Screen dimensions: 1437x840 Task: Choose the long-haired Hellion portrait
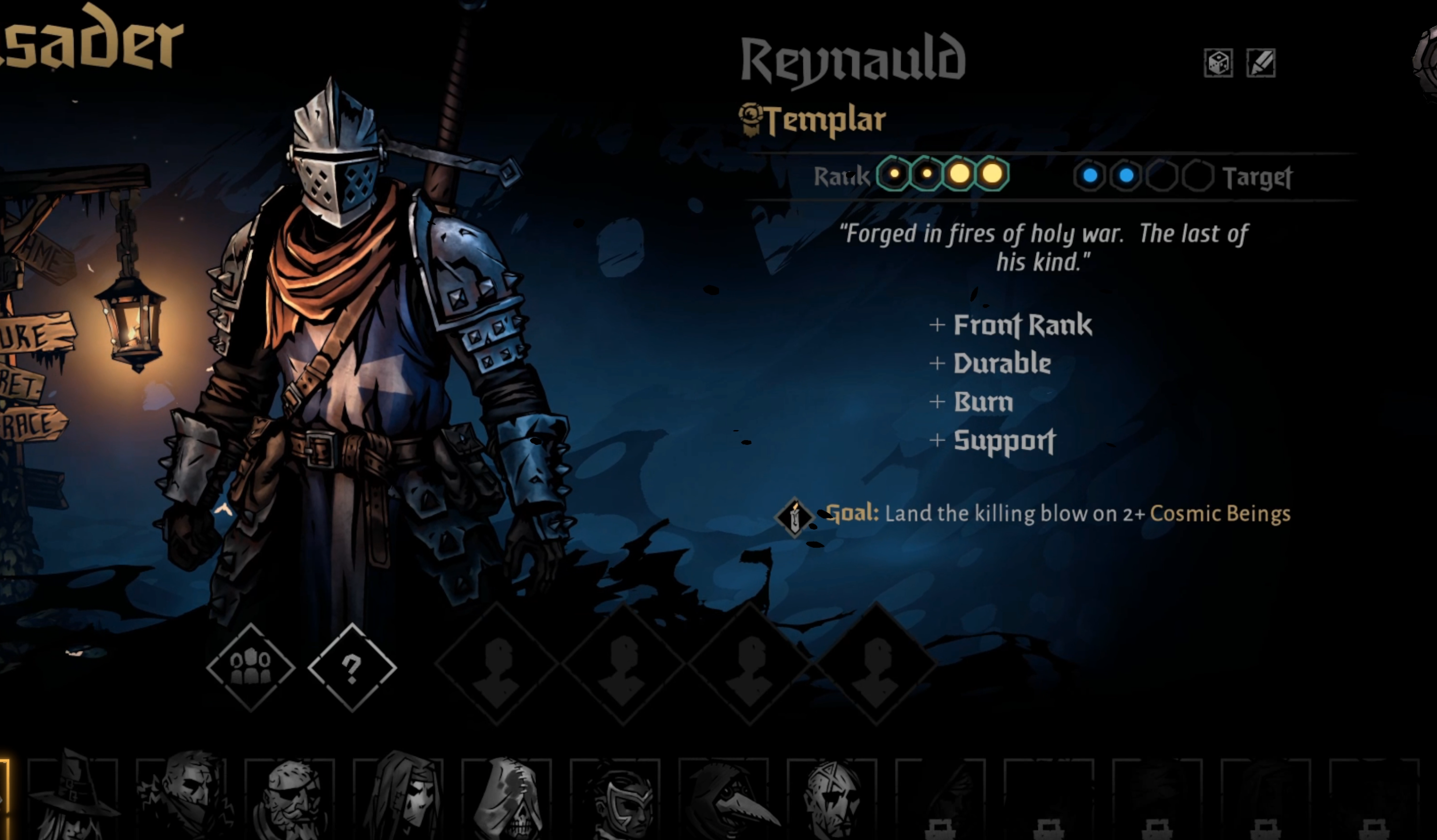tap(398, 798)
